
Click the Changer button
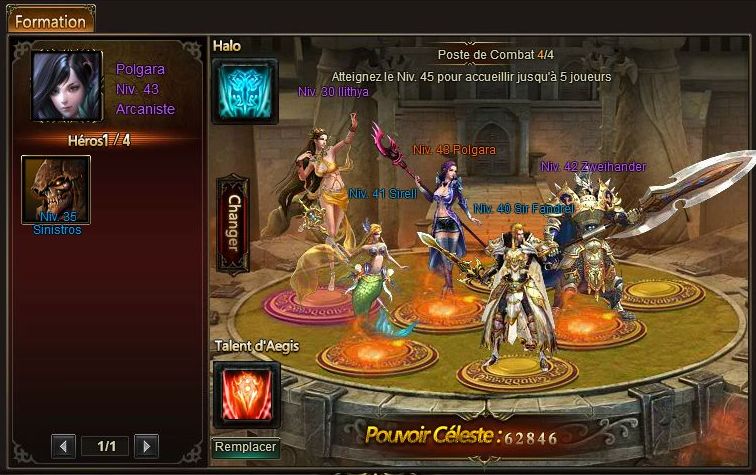[x=233, y=224]
